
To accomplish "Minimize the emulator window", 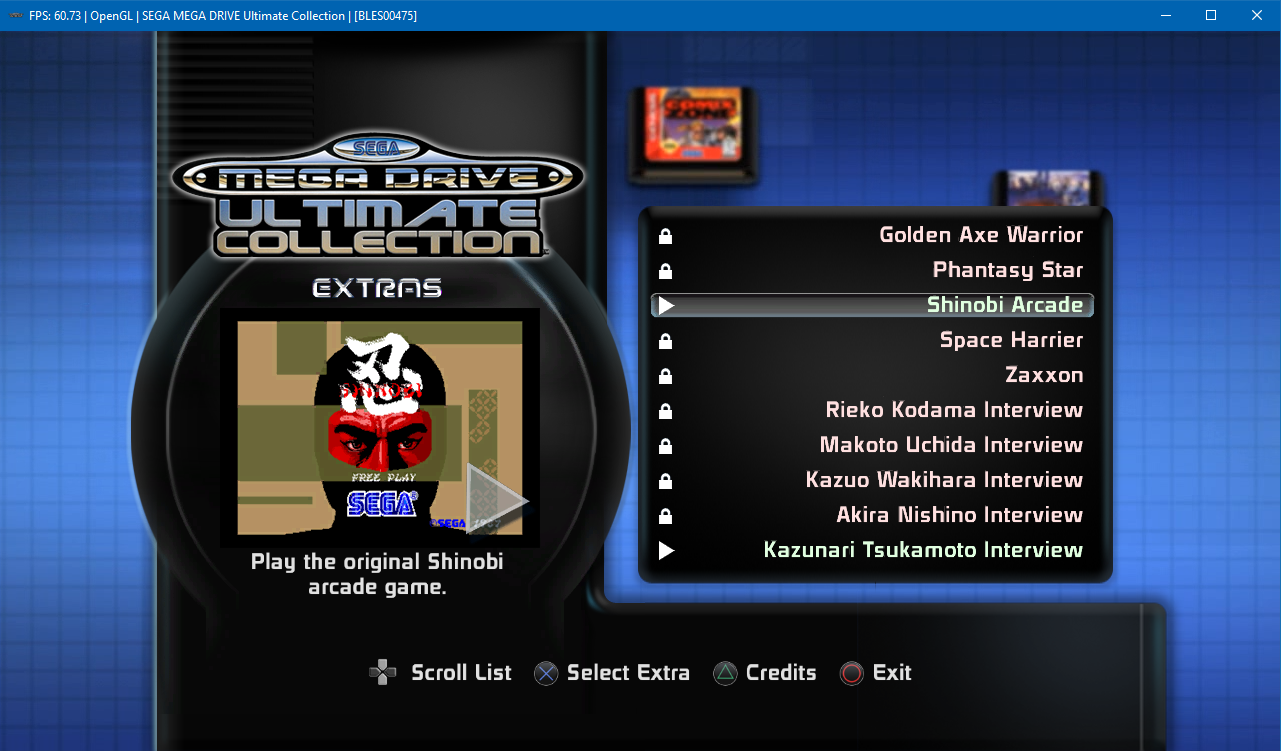I will pyautogui.click(x=1165, y=15).
